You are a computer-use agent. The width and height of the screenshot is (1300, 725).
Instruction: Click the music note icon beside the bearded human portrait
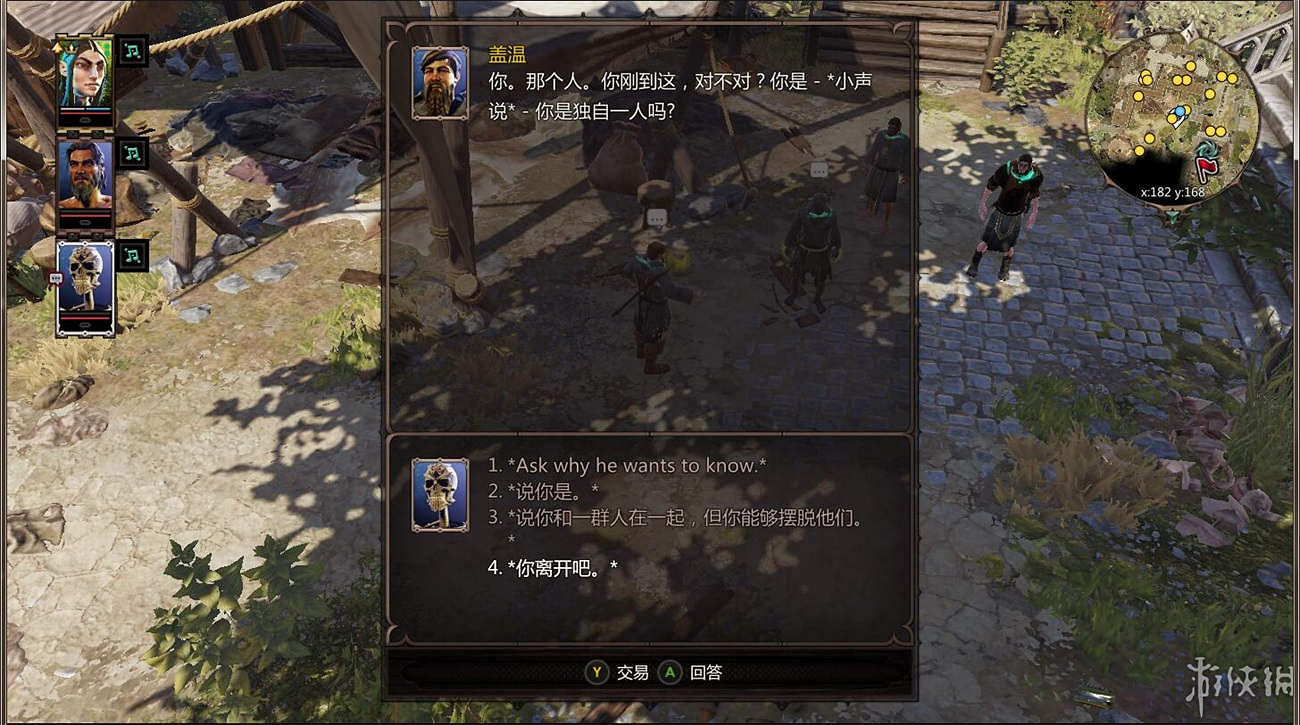pyautogui.click(x=132, y=152)
